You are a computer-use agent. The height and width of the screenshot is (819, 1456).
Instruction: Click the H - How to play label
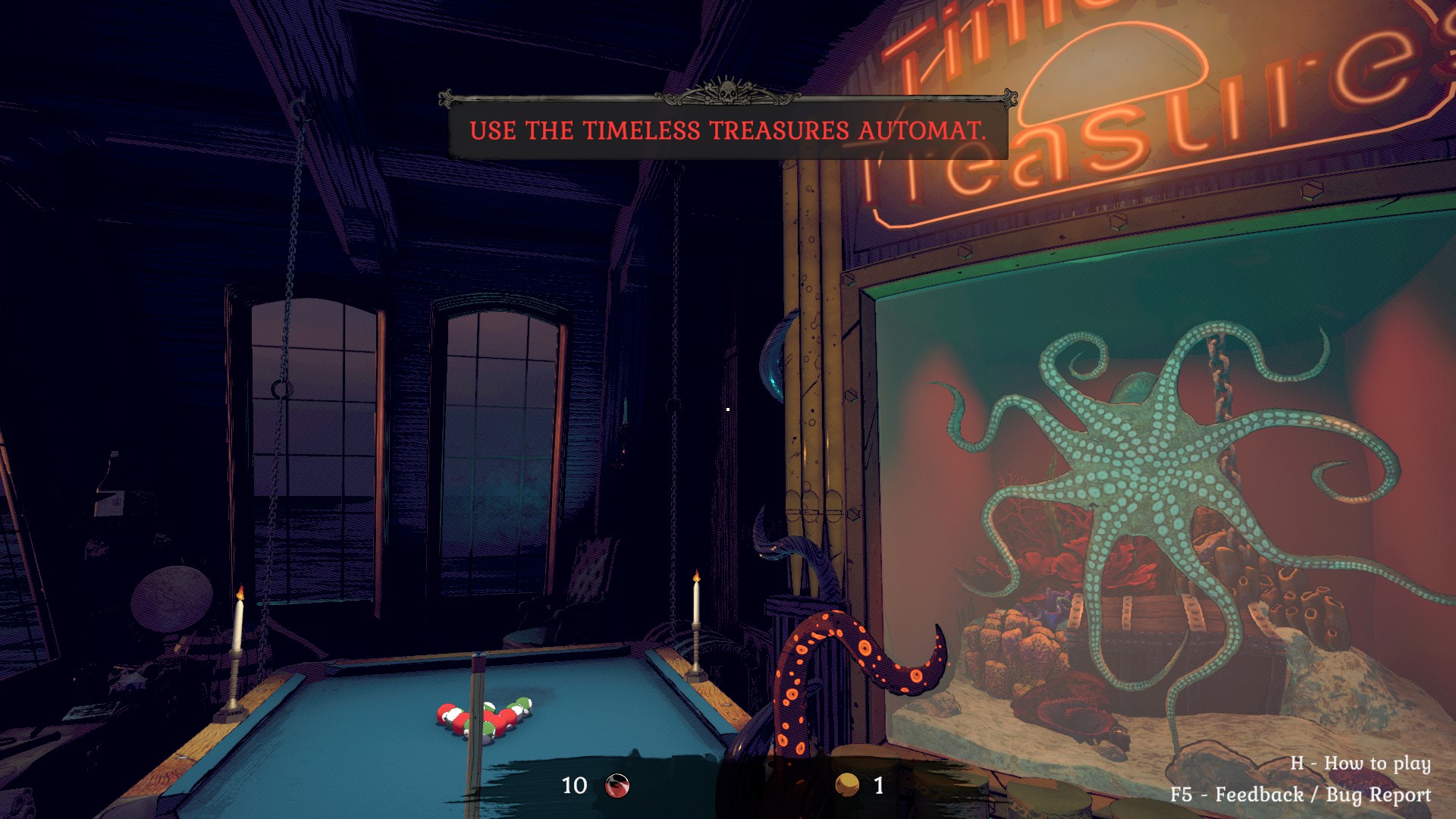(x=1361, y=765)
